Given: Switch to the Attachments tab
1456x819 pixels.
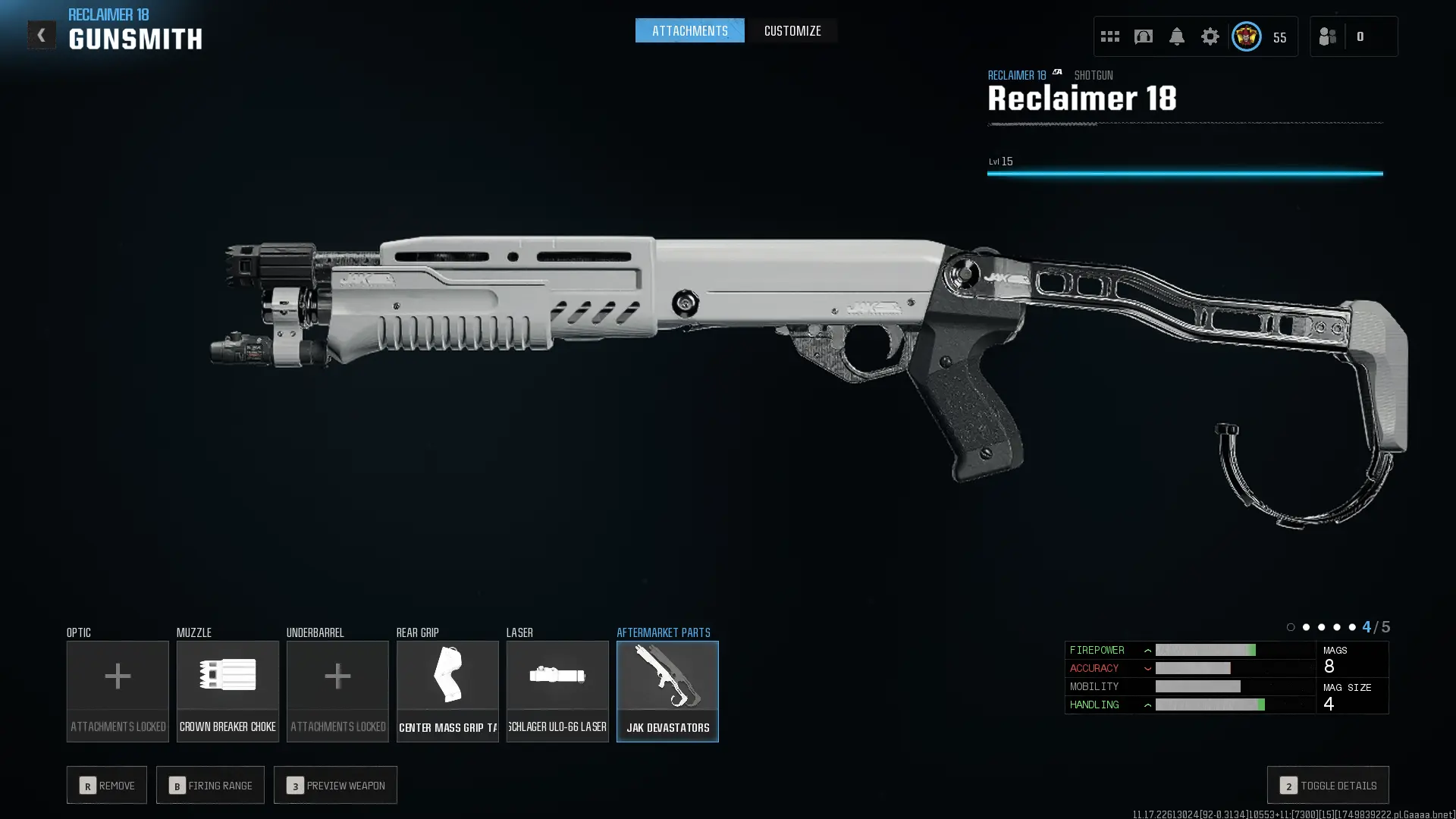Looking at the screenshot, I should 689,31.
